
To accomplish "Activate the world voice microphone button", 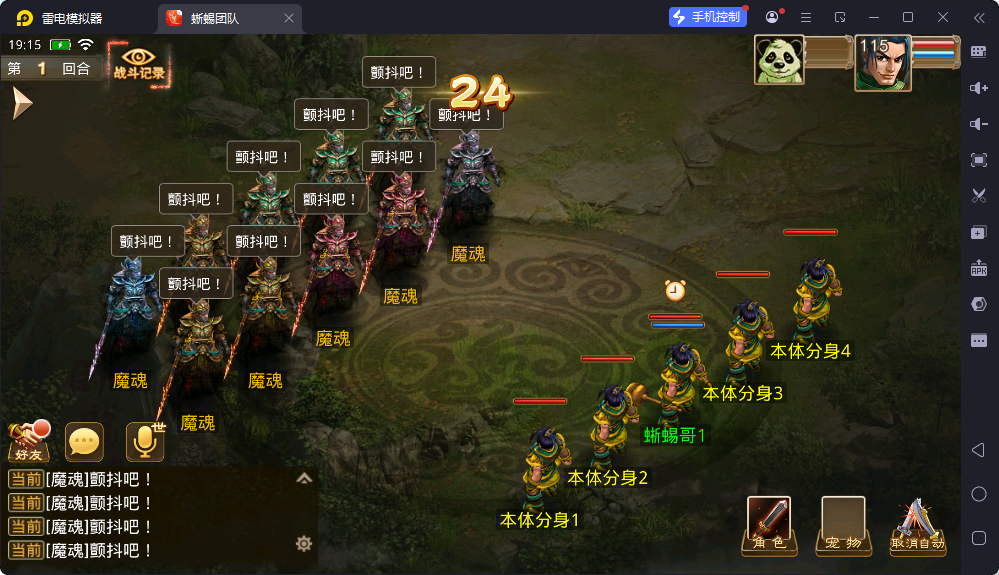I will click(x=145, y=441).
